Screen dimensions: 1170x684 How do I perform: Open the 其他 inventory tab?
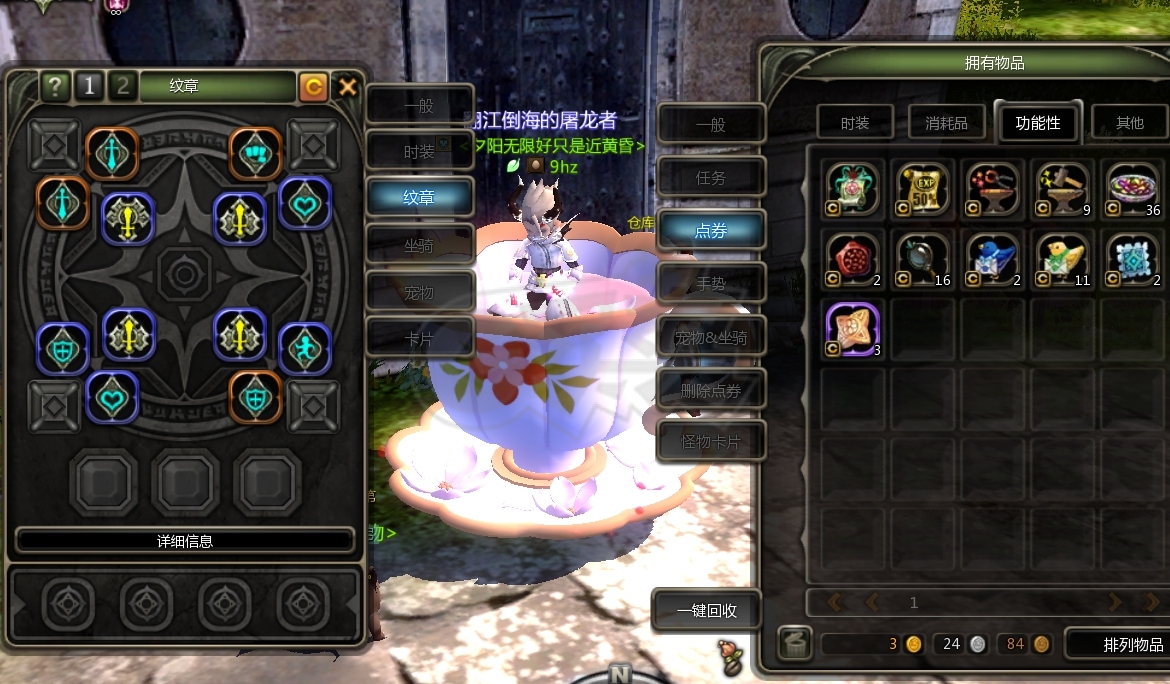click(1129, 123)
